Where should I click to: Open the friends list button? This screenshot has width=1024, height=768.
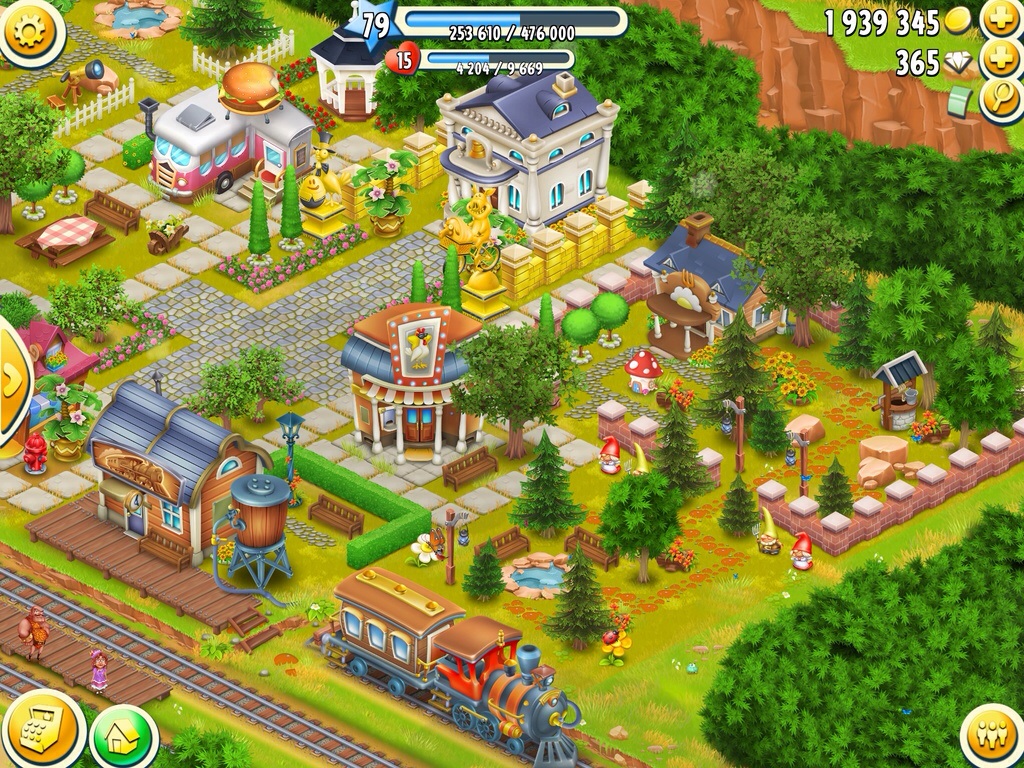point(991,735)
